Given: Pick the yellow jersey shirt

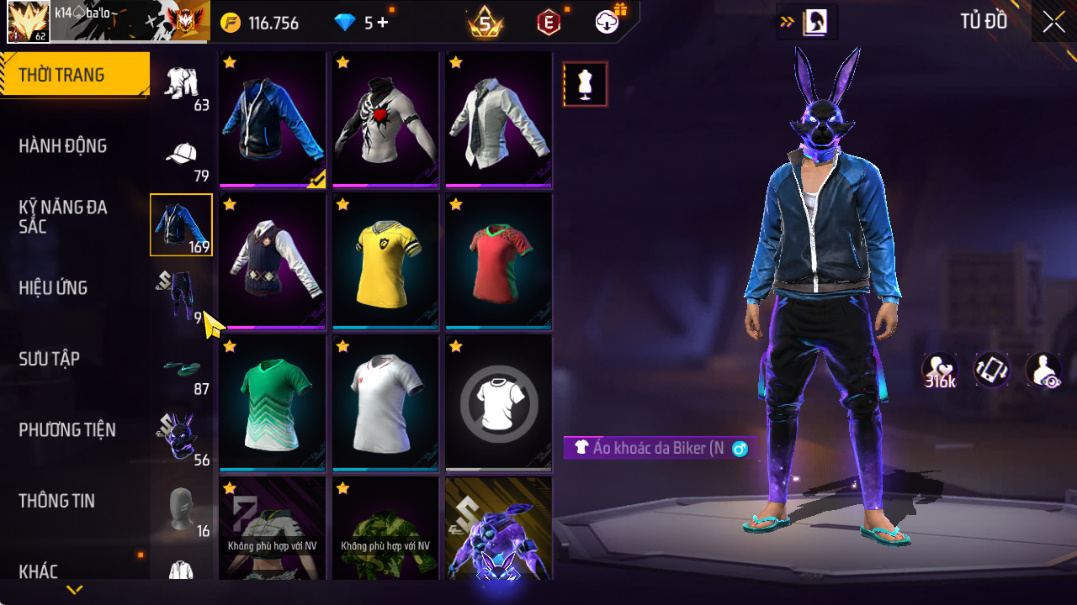Looking at the screenshot, I should 386,261.
